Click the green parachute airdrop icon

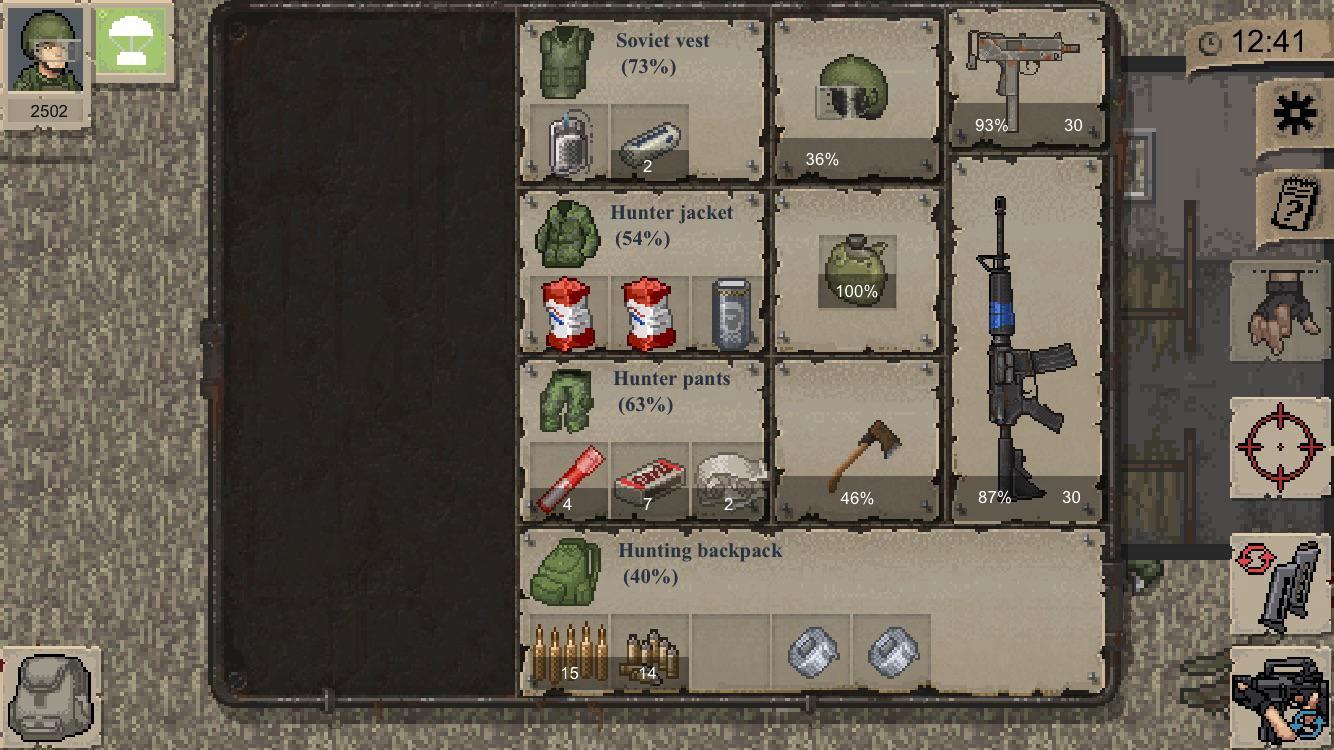pos(132,43)
